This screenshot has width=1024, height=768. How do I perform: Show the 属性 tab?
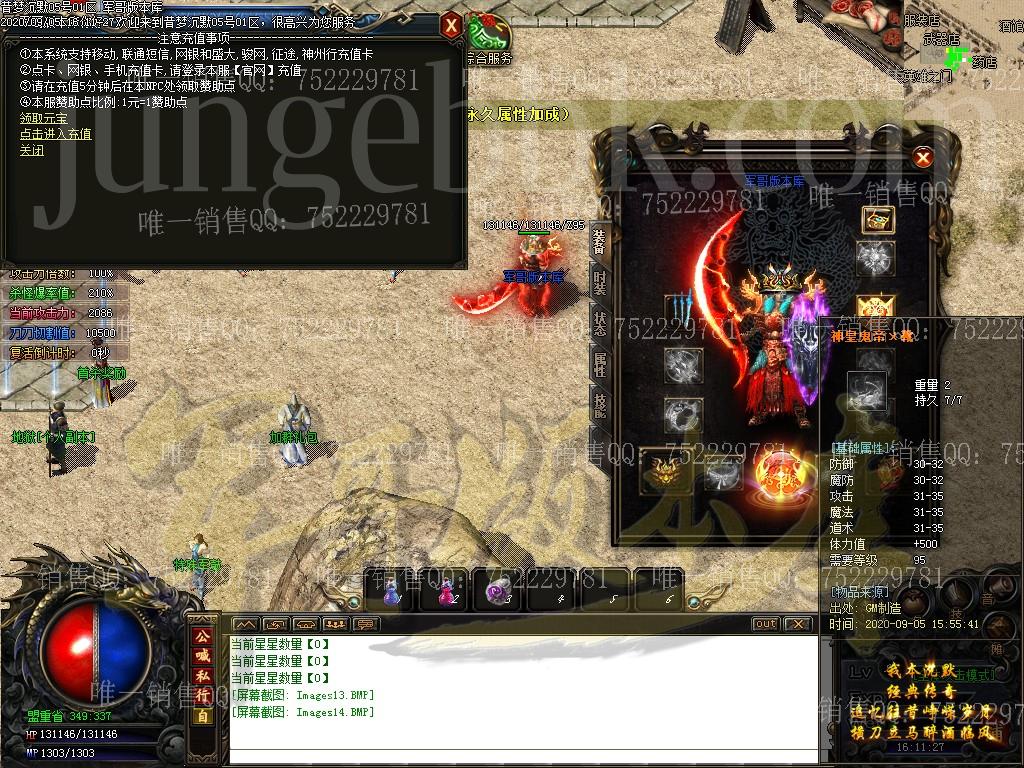click(599, 364)
